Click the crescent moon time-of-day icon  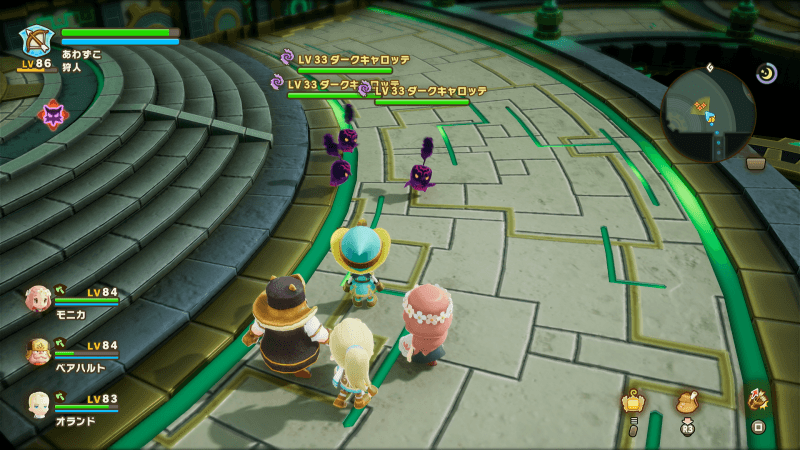[x=767, y=73]
